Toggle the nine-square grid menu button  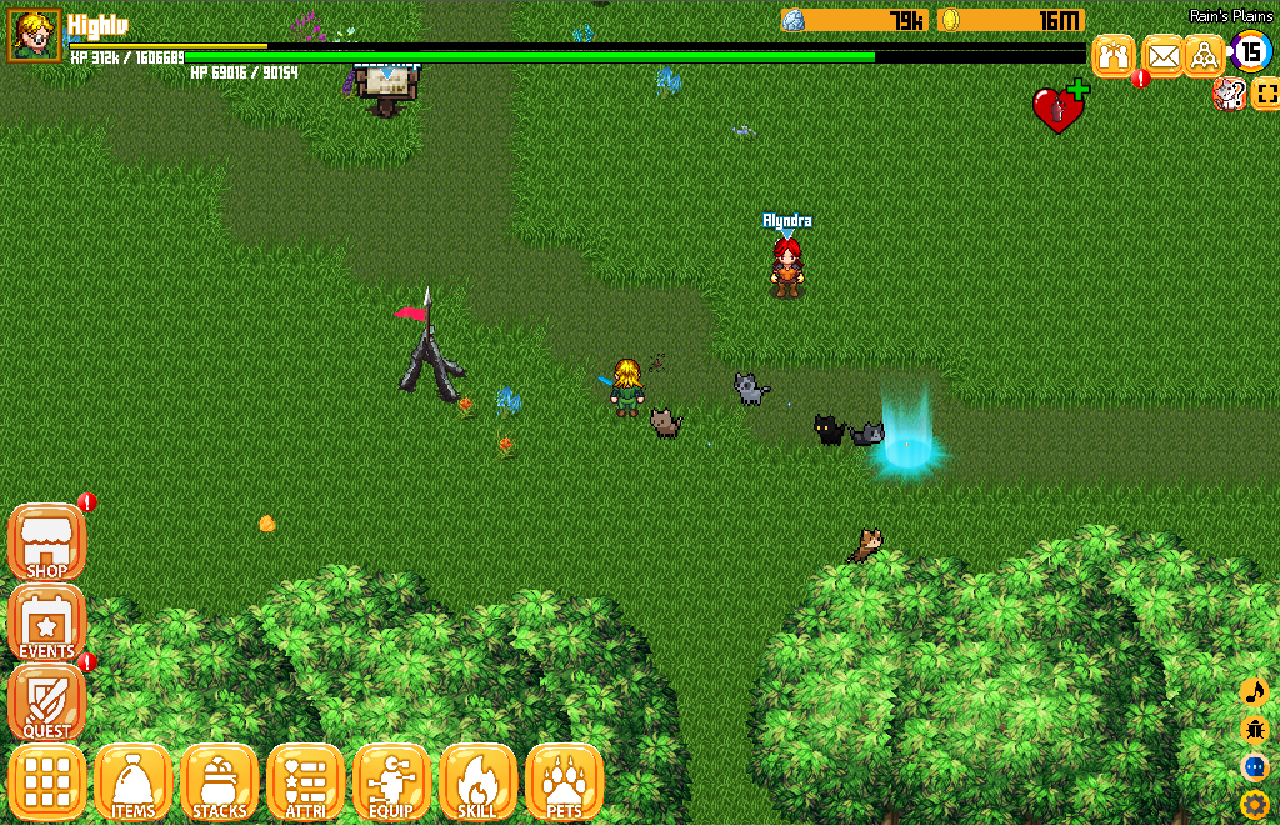point(46,782)
